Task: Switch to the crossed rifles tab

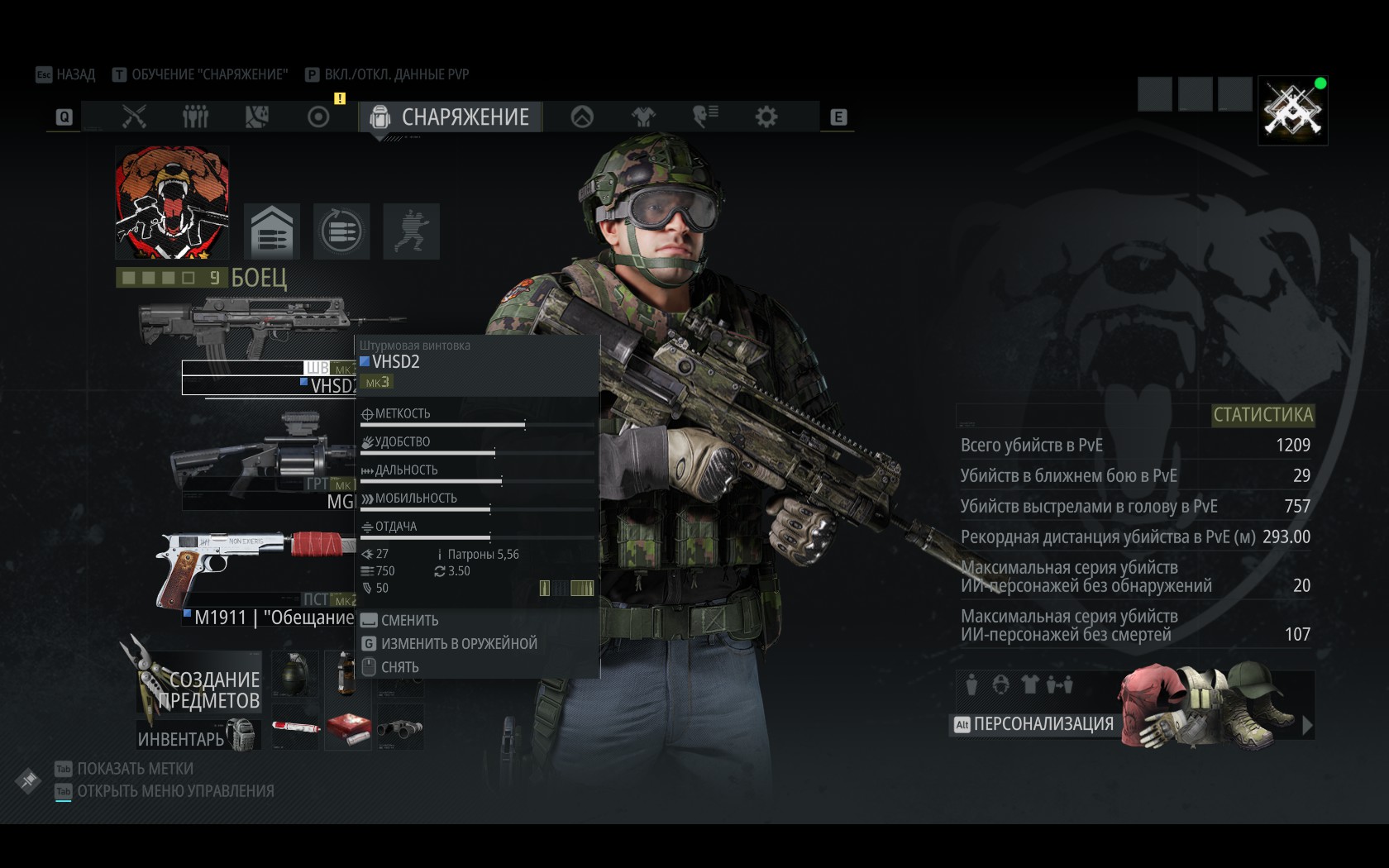Action: [134, 117]
